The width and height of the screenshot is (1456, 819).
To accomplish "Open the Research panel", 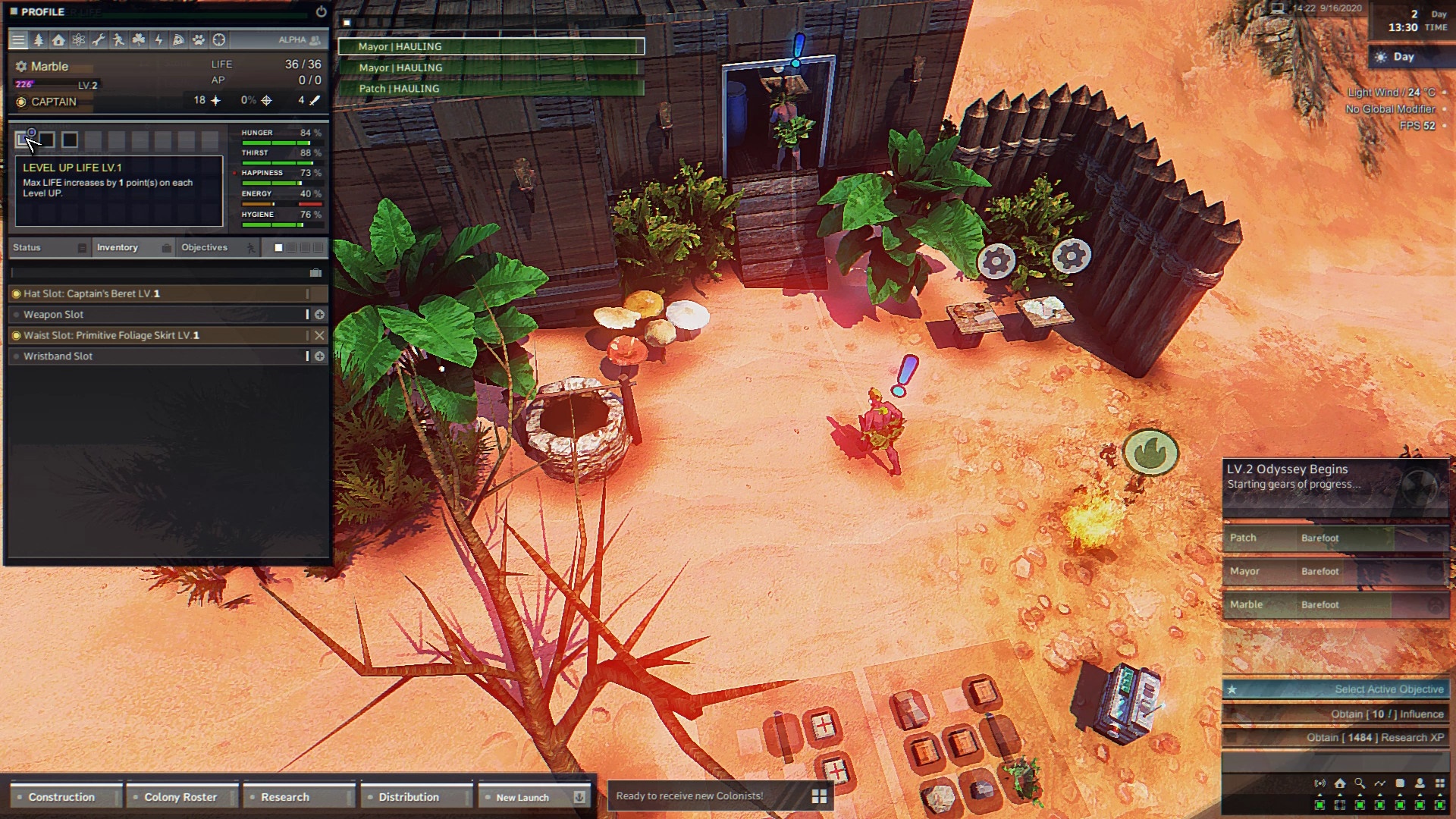I will tap(285, 797).
